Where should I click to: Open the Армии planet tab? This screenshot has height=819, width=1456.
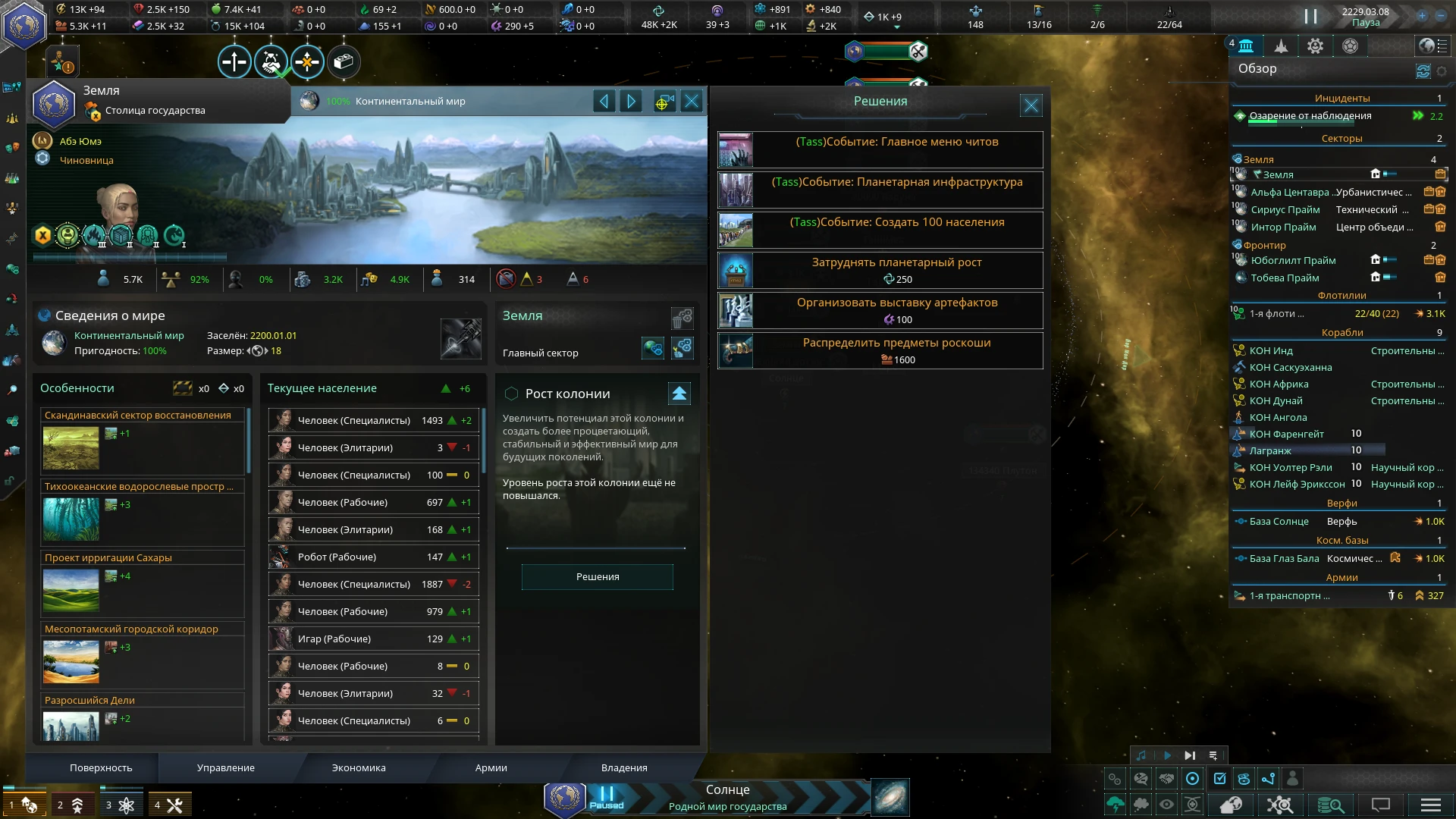click(x=491, y=767)
